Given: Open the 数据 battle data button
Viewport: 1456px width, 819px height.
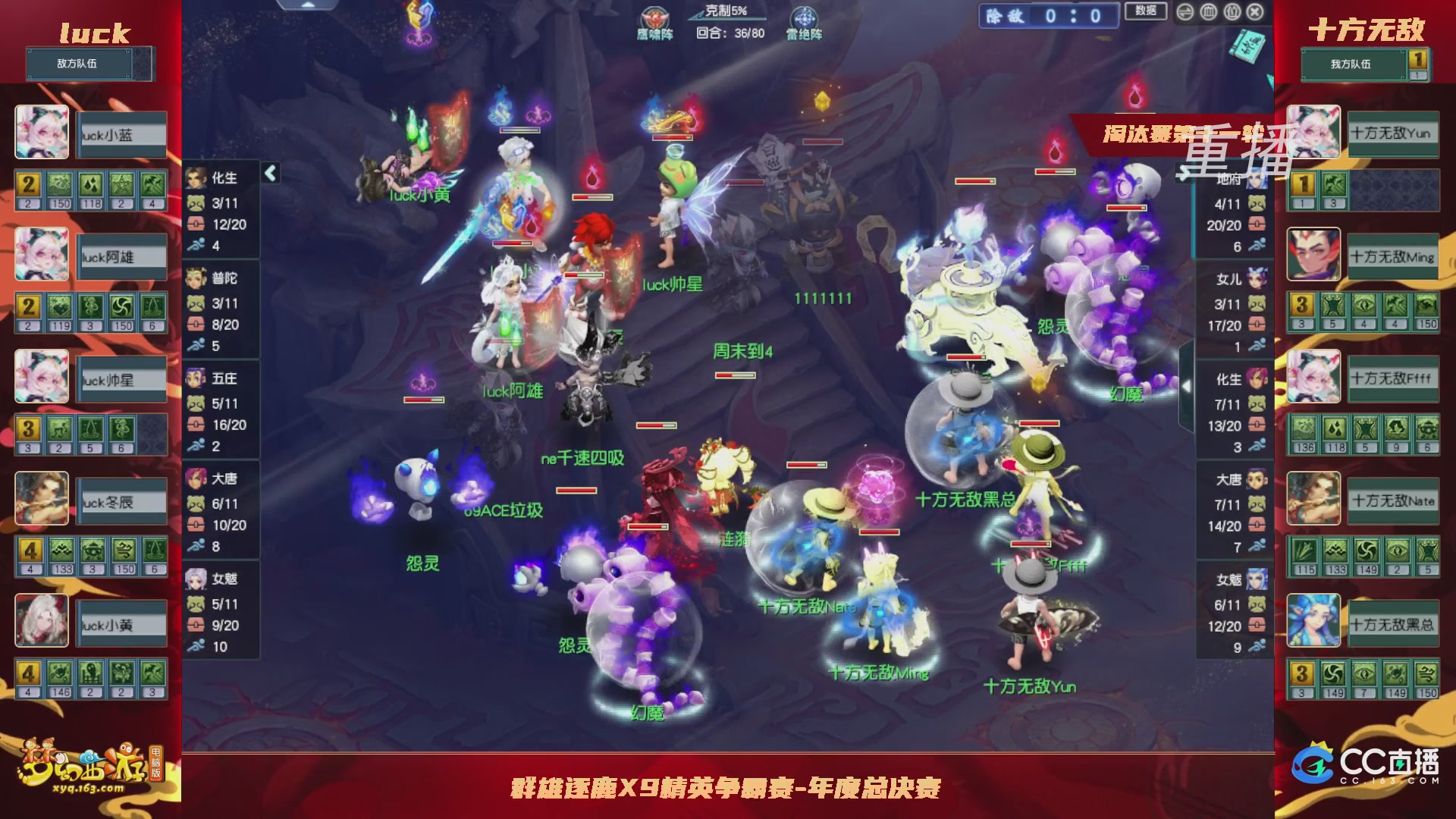Looking at the screenshot, I should 1145,11.
